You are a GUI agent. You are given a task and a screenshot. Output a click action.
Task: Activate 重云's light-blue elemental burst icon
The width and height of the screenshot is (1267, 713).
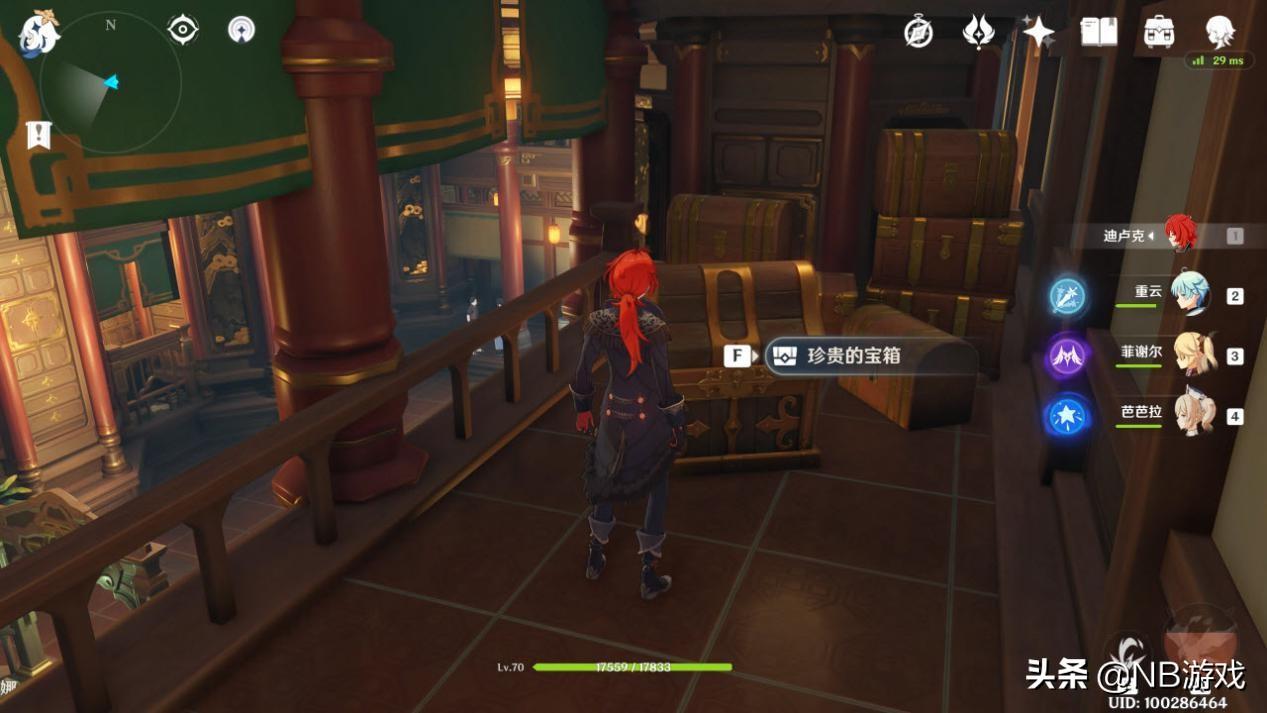(x=1067, y=296)
